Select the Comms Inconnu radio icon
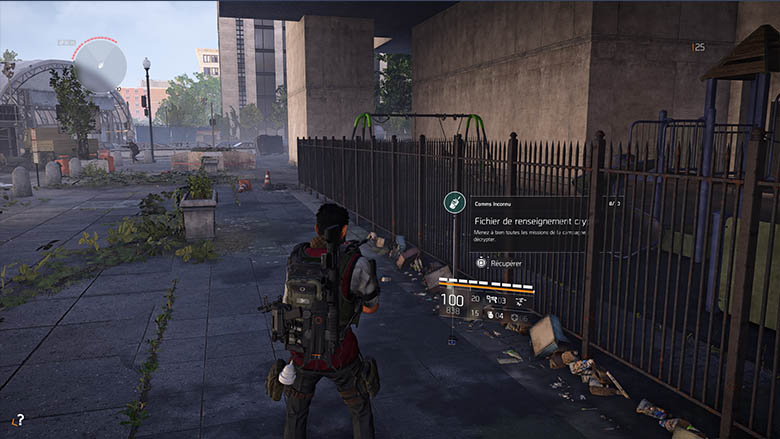This screenshot has height=439, width=780. point(454,203)
